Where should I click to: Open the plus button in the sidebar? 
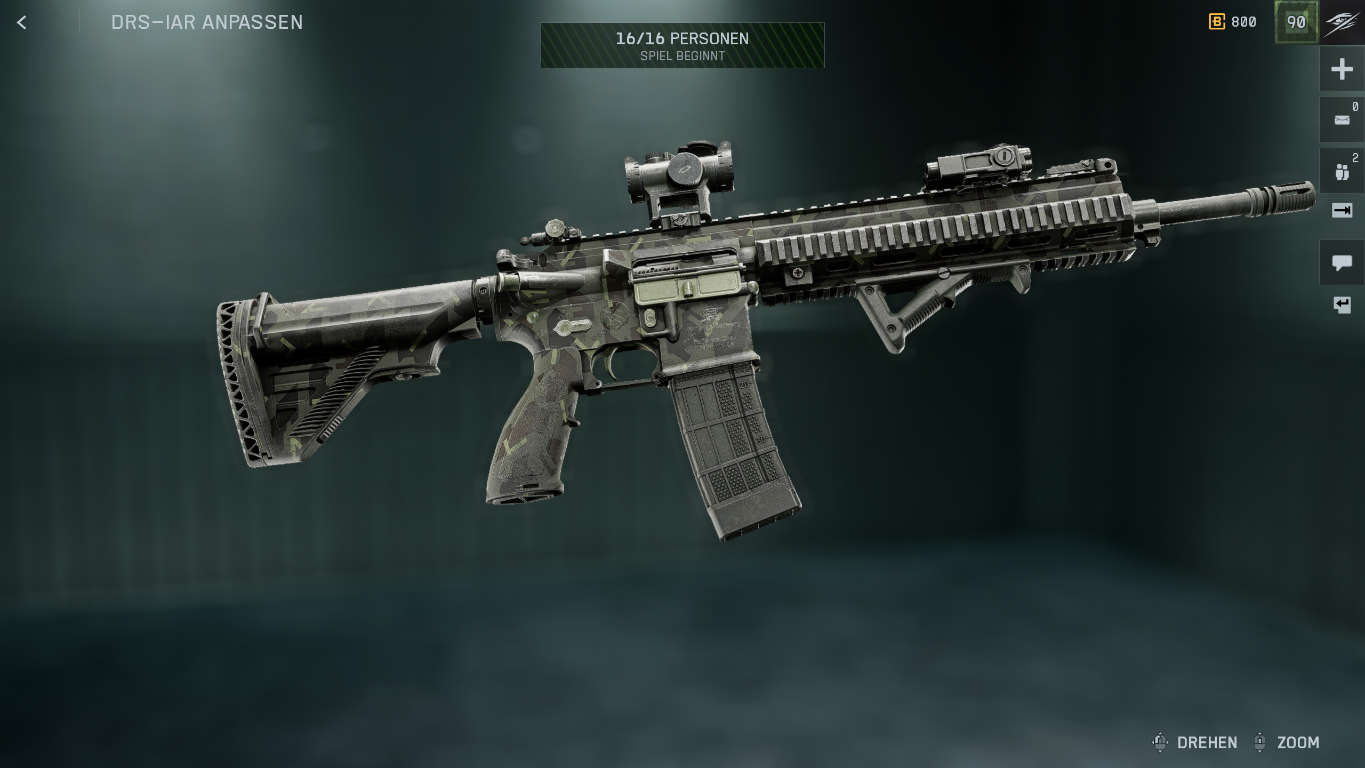click(1341, 69)
